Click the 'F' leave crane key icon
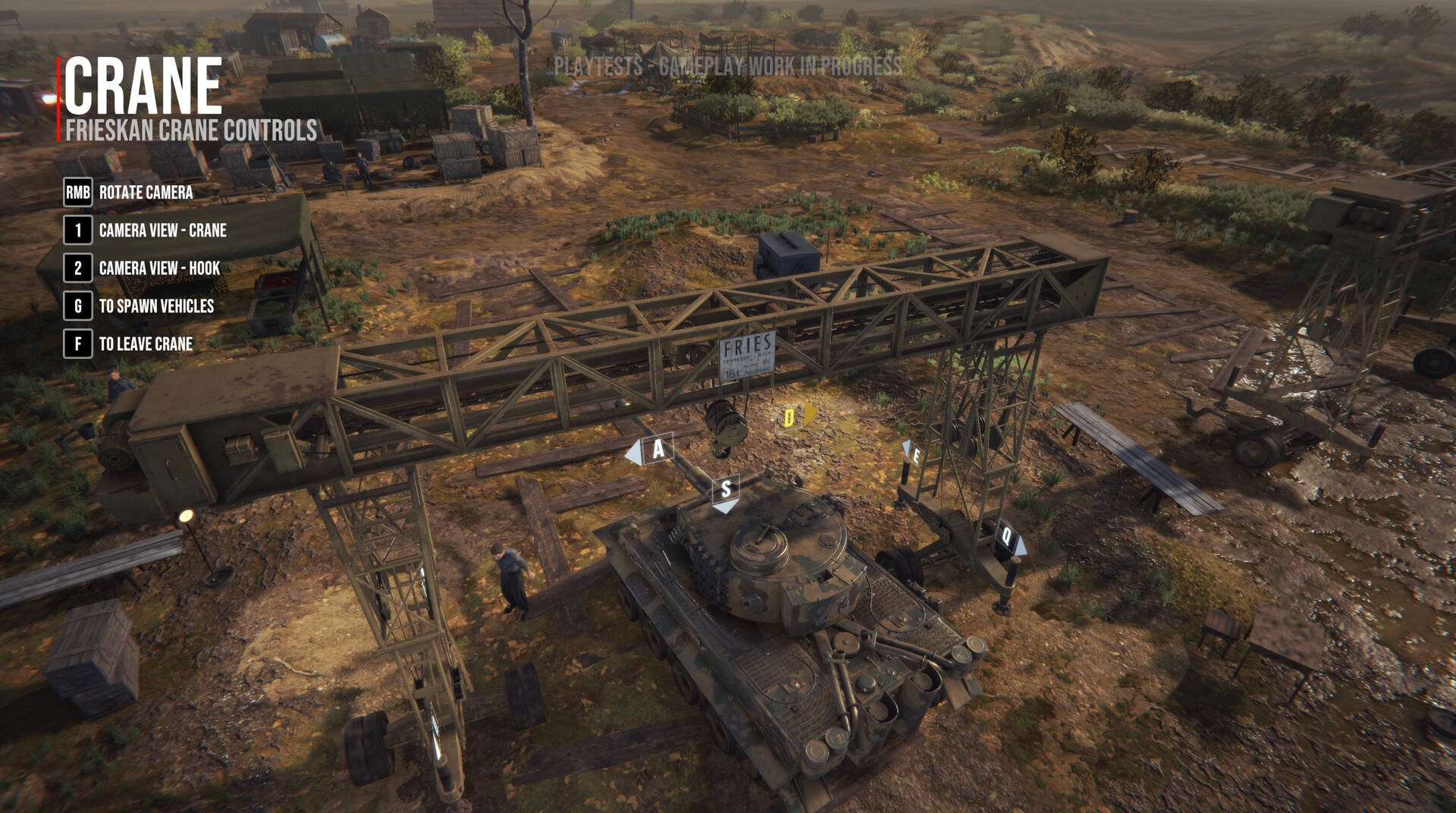Viewport: 1456px width, 813px height. (x=78, y=345)
